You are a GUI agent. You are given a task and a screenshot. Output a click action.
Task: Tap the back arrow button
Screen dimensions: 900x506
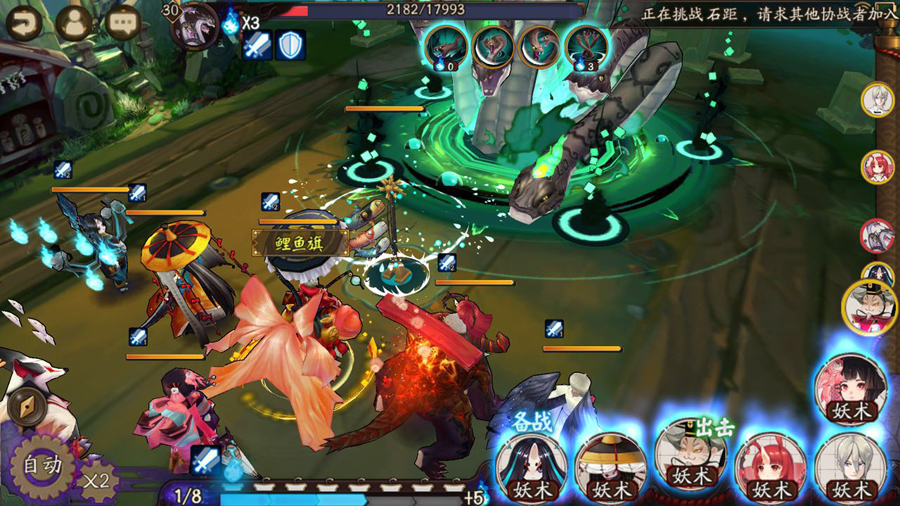(24, 22)
